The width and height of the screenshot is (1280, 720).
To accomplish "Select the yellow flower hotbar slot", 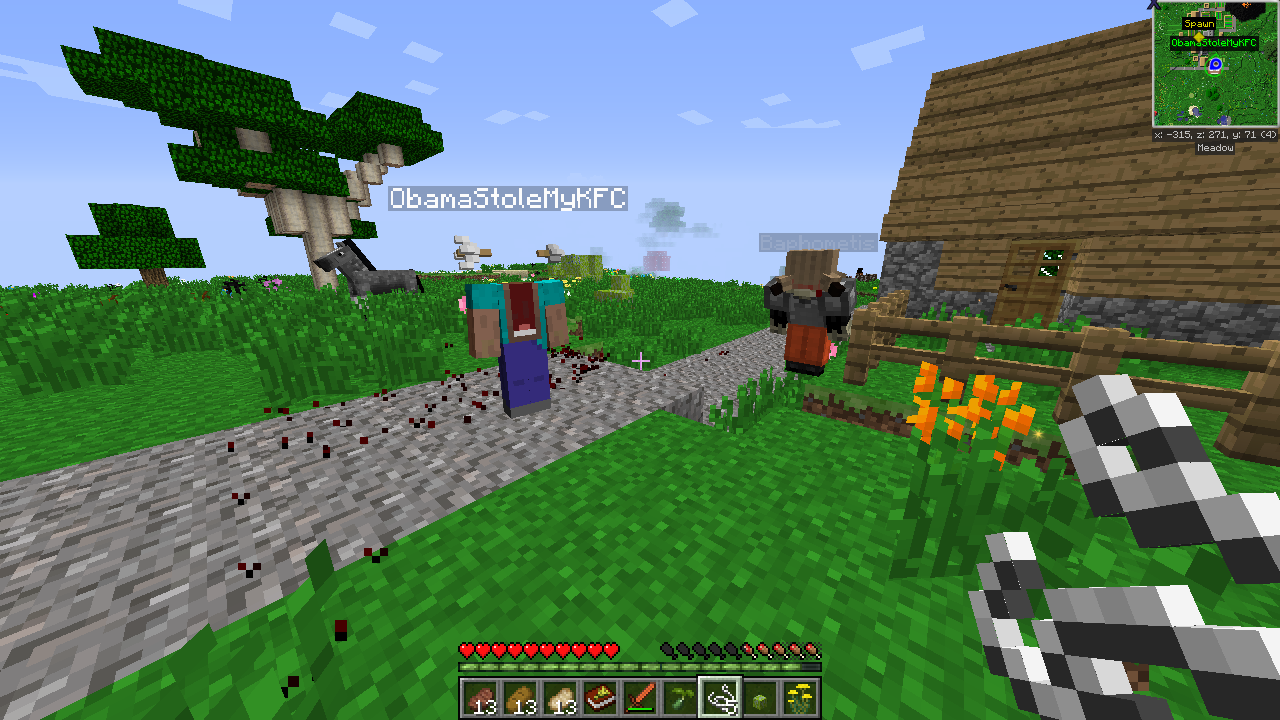I will tap(800, 697).
